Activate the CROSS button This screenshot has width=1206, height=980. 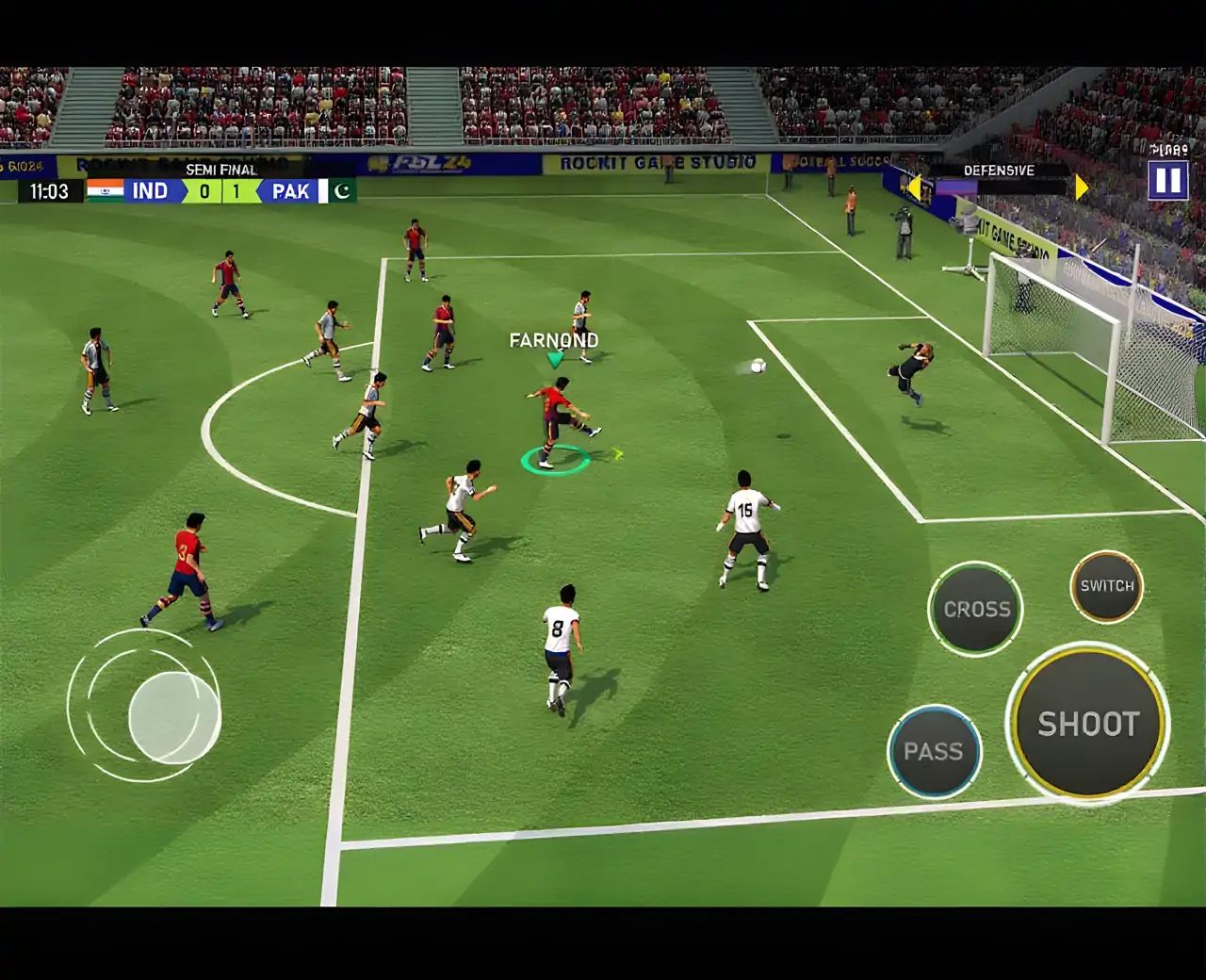point(976,609)
